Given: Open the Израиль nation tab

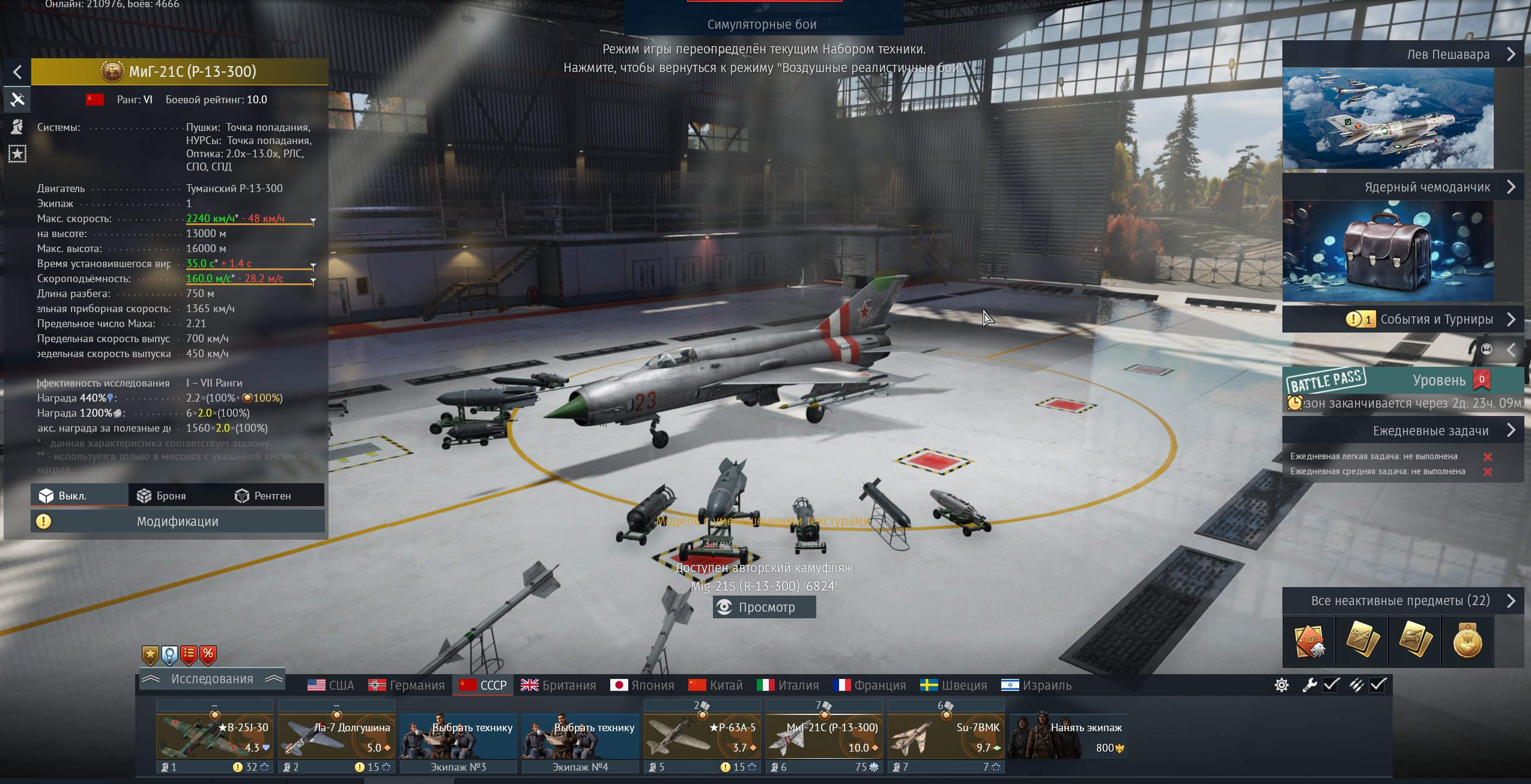Looking at the screenshot, I should (x=1036, y=685).
